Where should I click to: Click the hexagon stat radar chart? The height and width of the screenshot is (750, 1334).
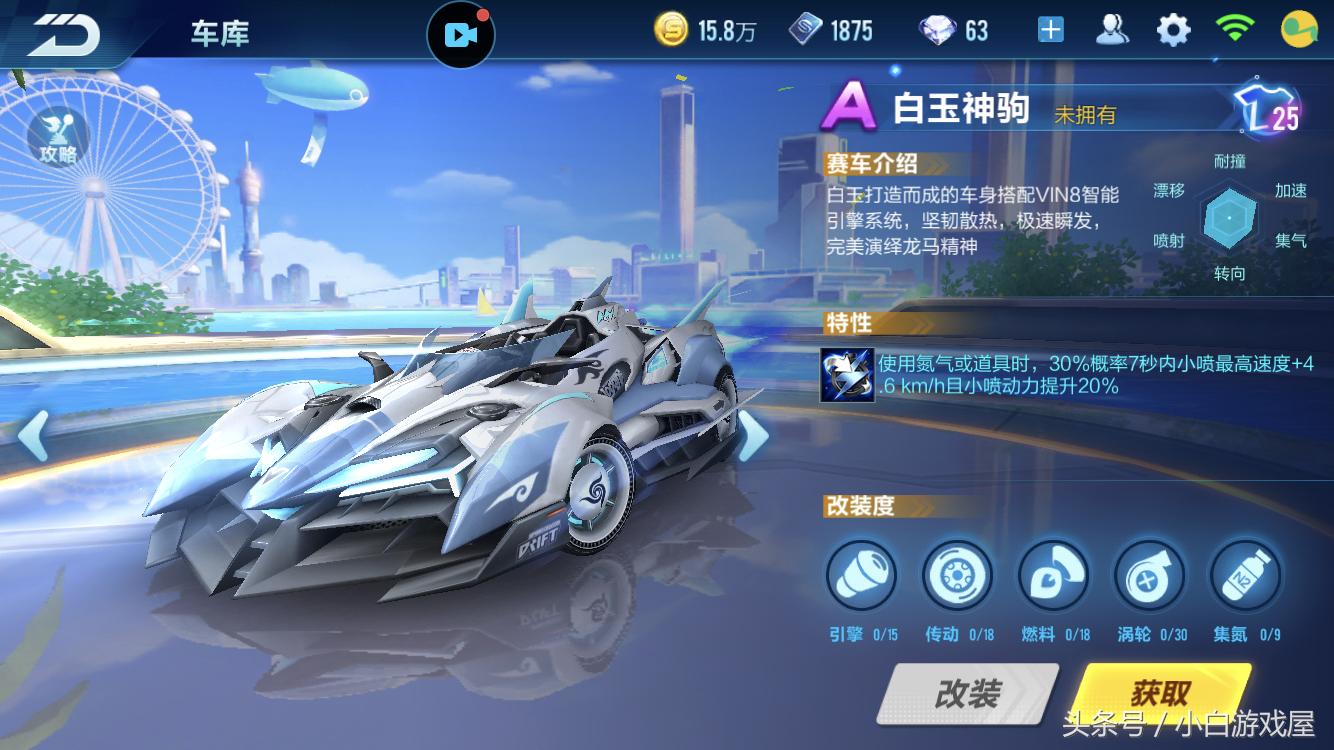[x=1231, y=218]
